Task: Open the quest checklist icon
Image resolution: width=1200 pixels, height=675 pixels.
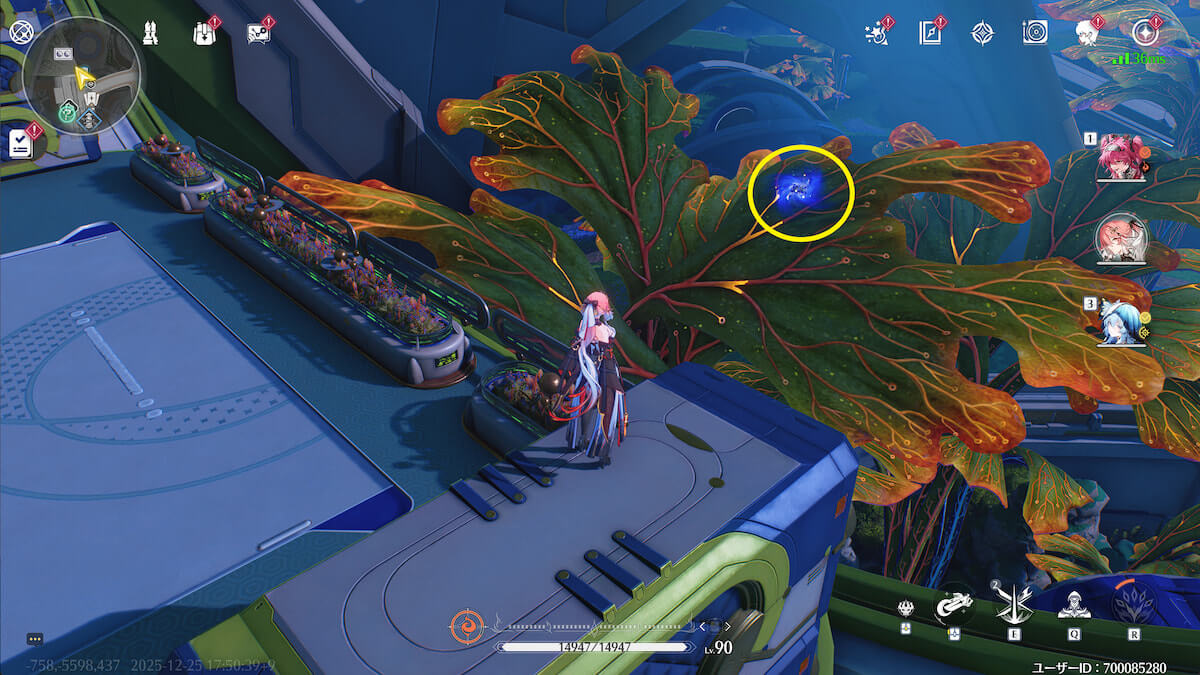Action: pos(20,144)
